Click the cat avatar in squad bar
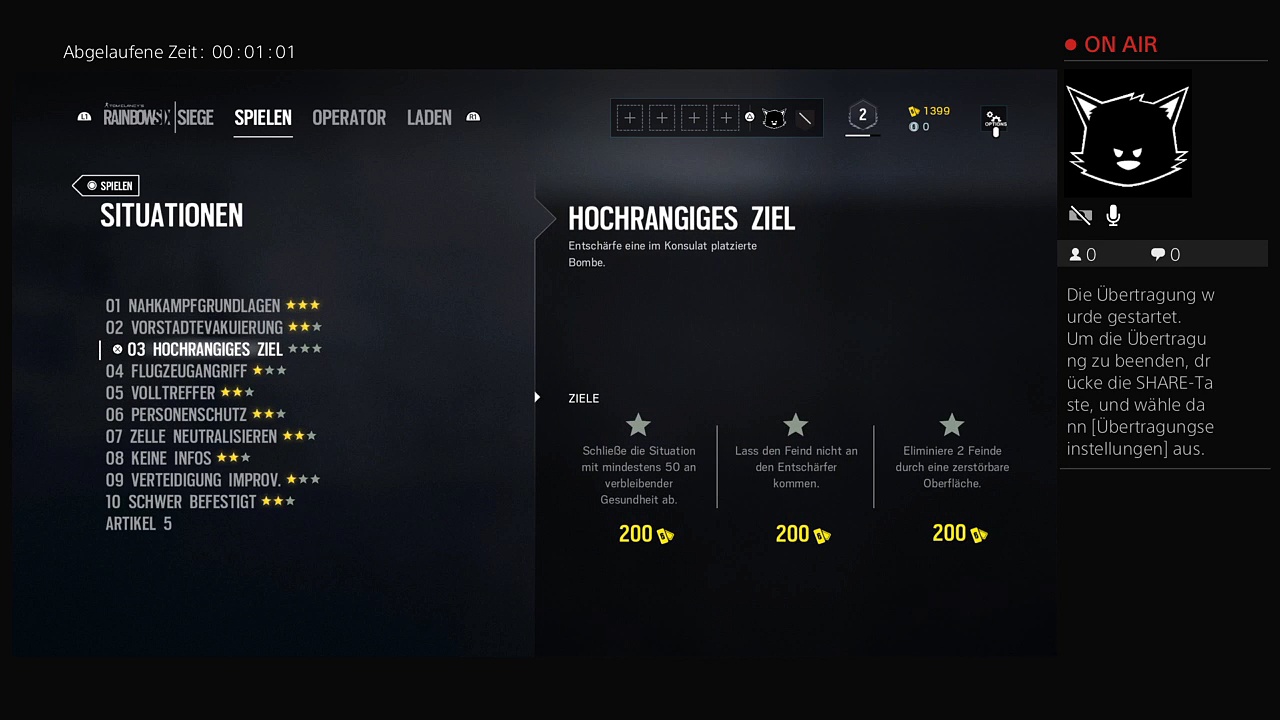Viewport: 1280px width, 720px height. 774,118
